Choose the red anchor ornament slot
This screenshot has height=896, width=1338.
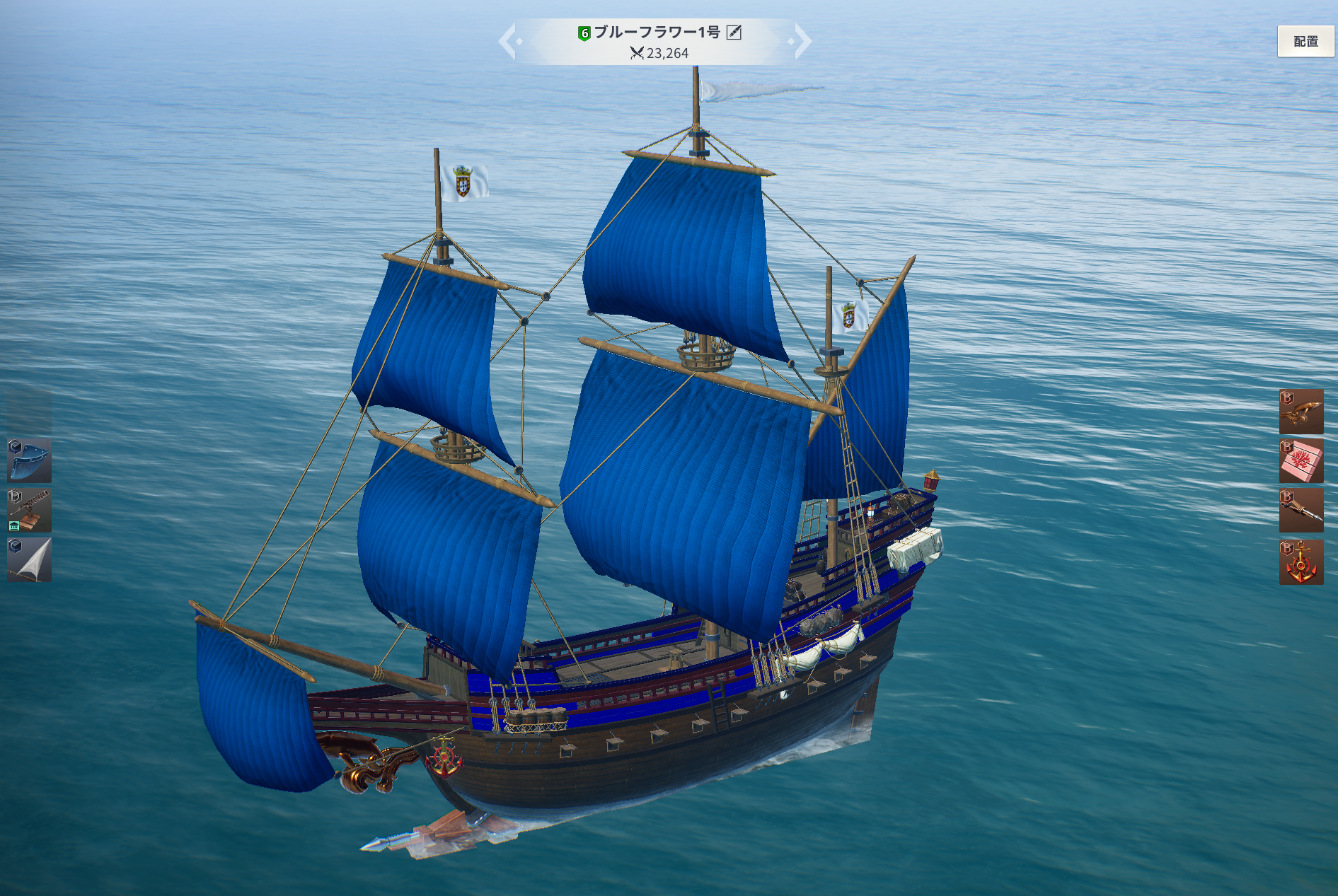[x=1300, y=562]
